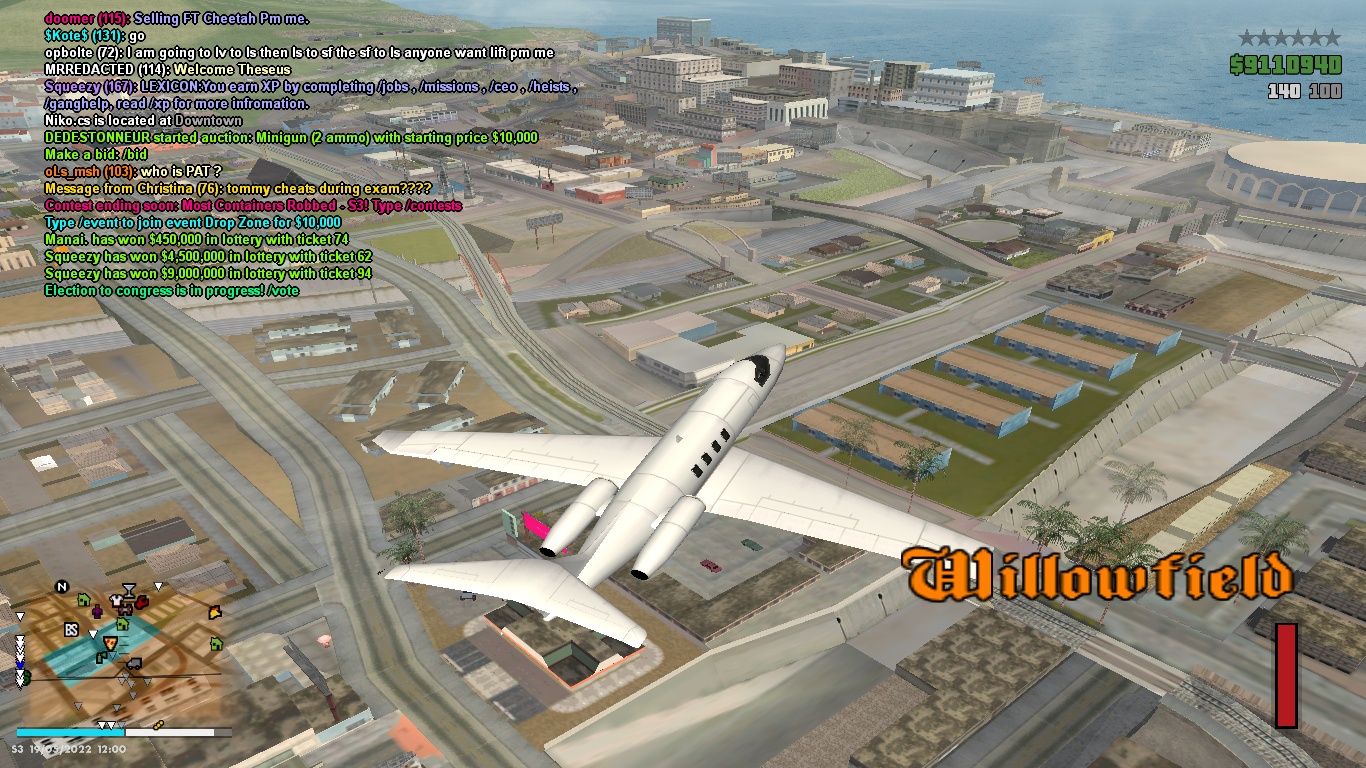1366x768 pixels.
Task: Click the martini glass bar icon on the radar
Action: (x=129, y=589)
